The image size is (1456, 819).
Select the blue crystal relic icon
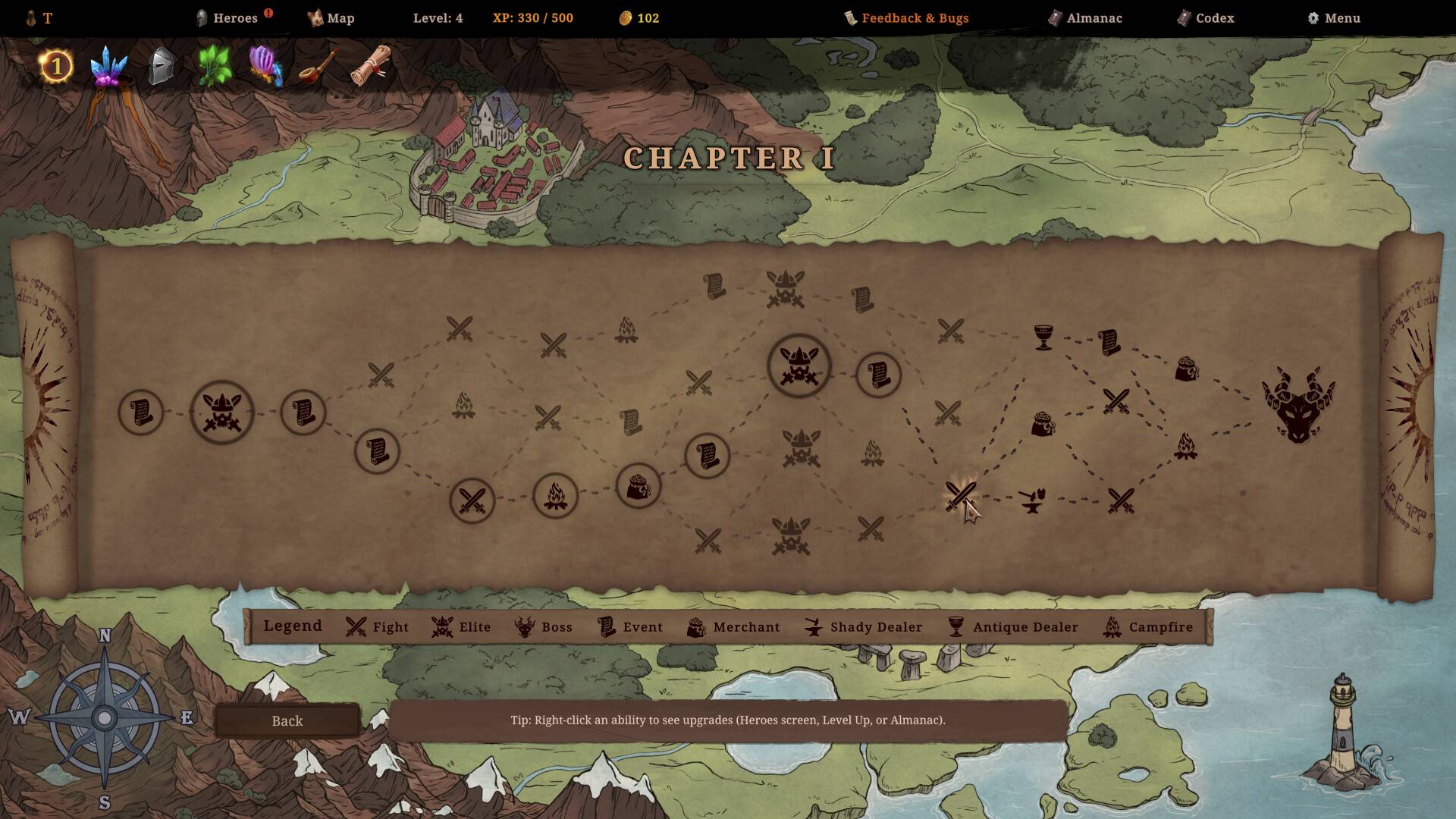(108, 67)
